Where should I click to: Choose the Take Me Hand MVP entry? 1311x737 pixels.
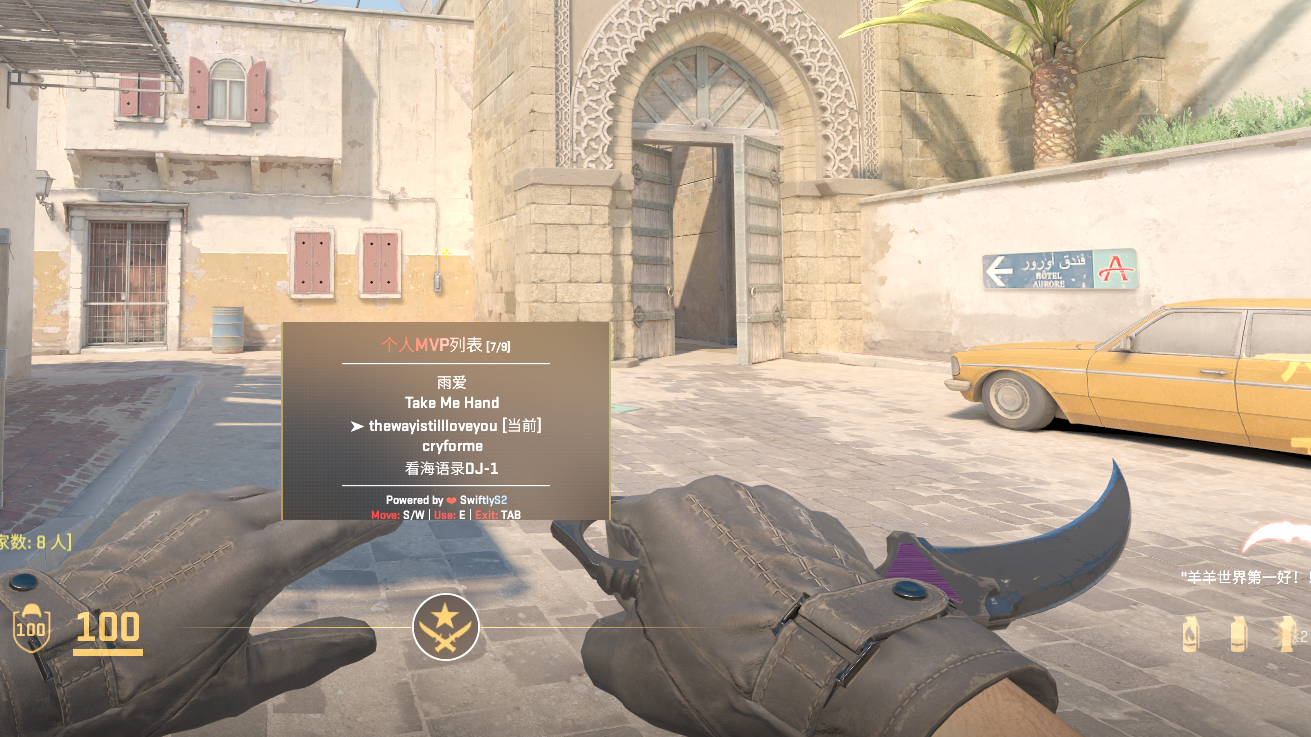452,403
